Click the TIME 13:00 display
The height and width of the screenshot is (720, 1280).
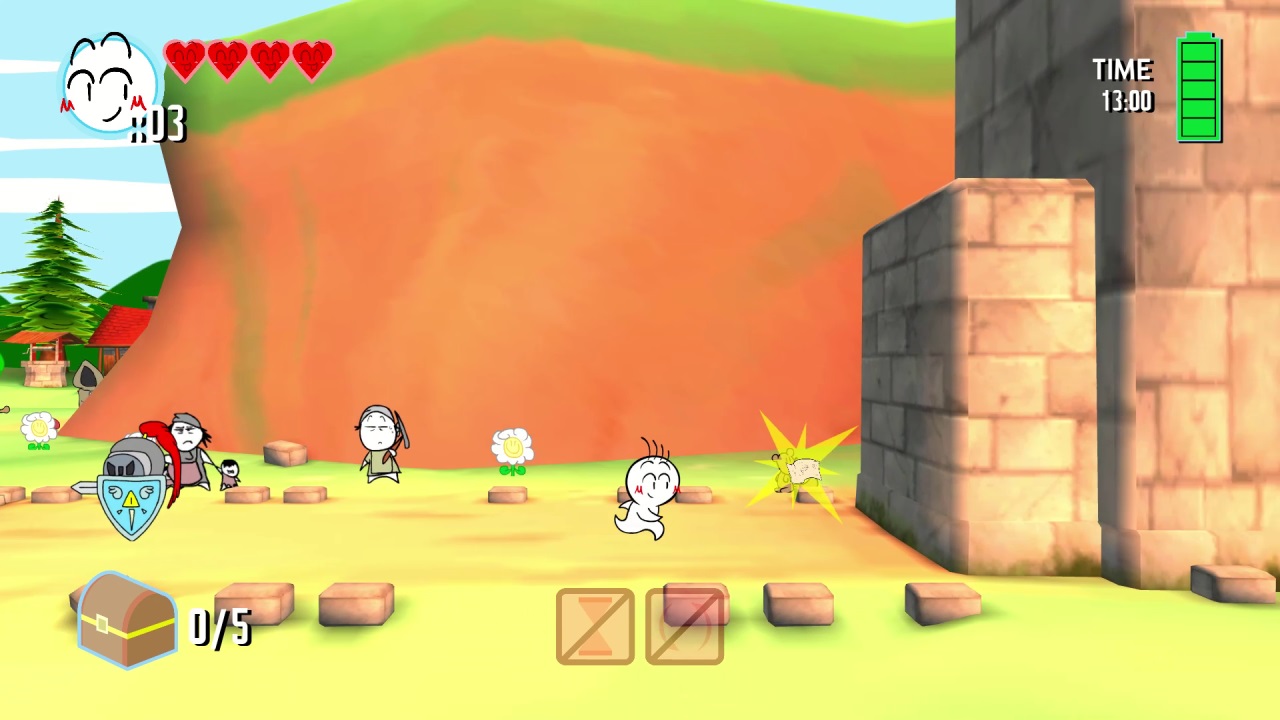pos(1122,85)
